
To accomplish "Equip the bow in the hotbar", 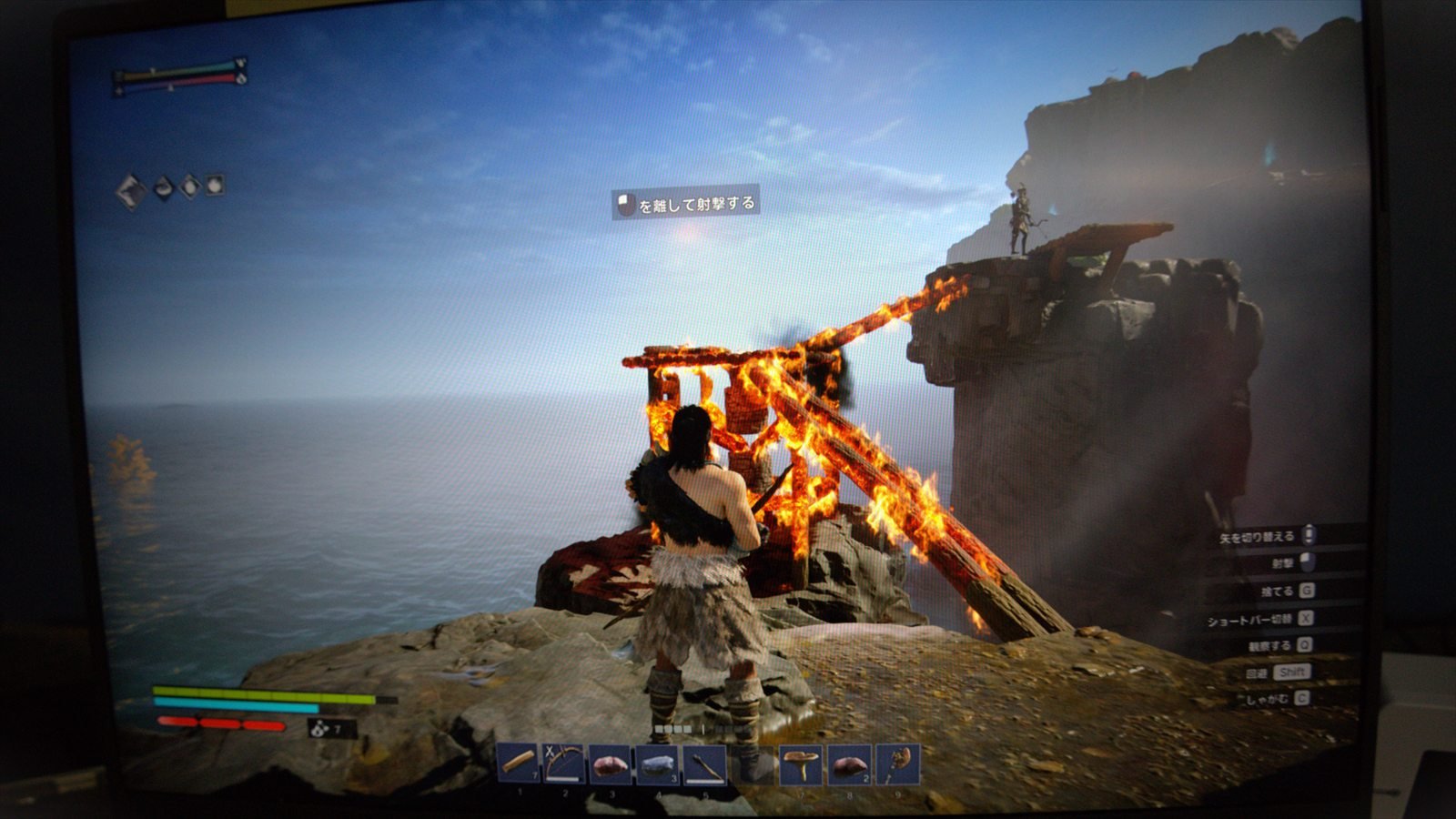I will [x=565, y=763].
